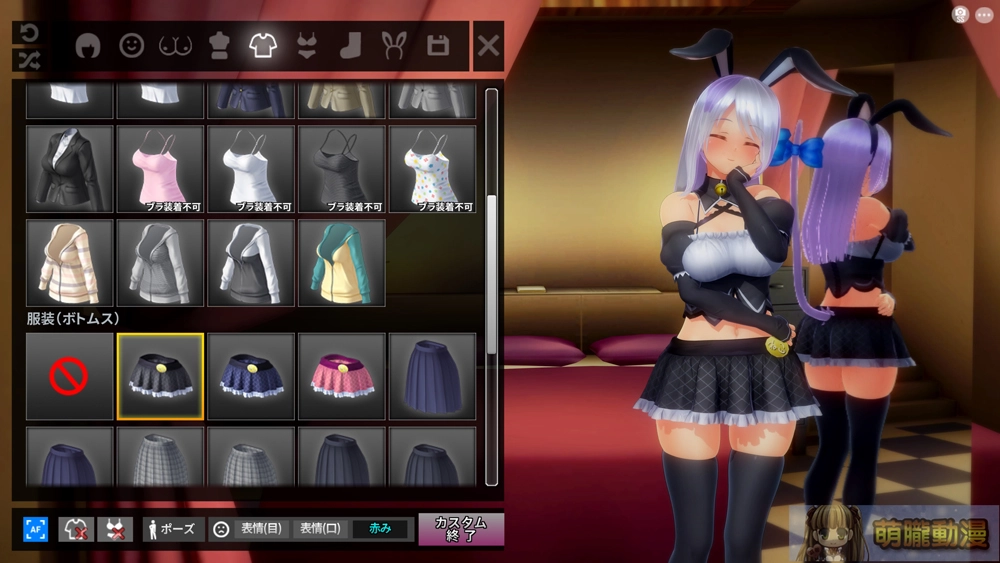Viewport: 1000px width, 563px height.
Task: Open the hair category tab
Action: coord(89,46)
